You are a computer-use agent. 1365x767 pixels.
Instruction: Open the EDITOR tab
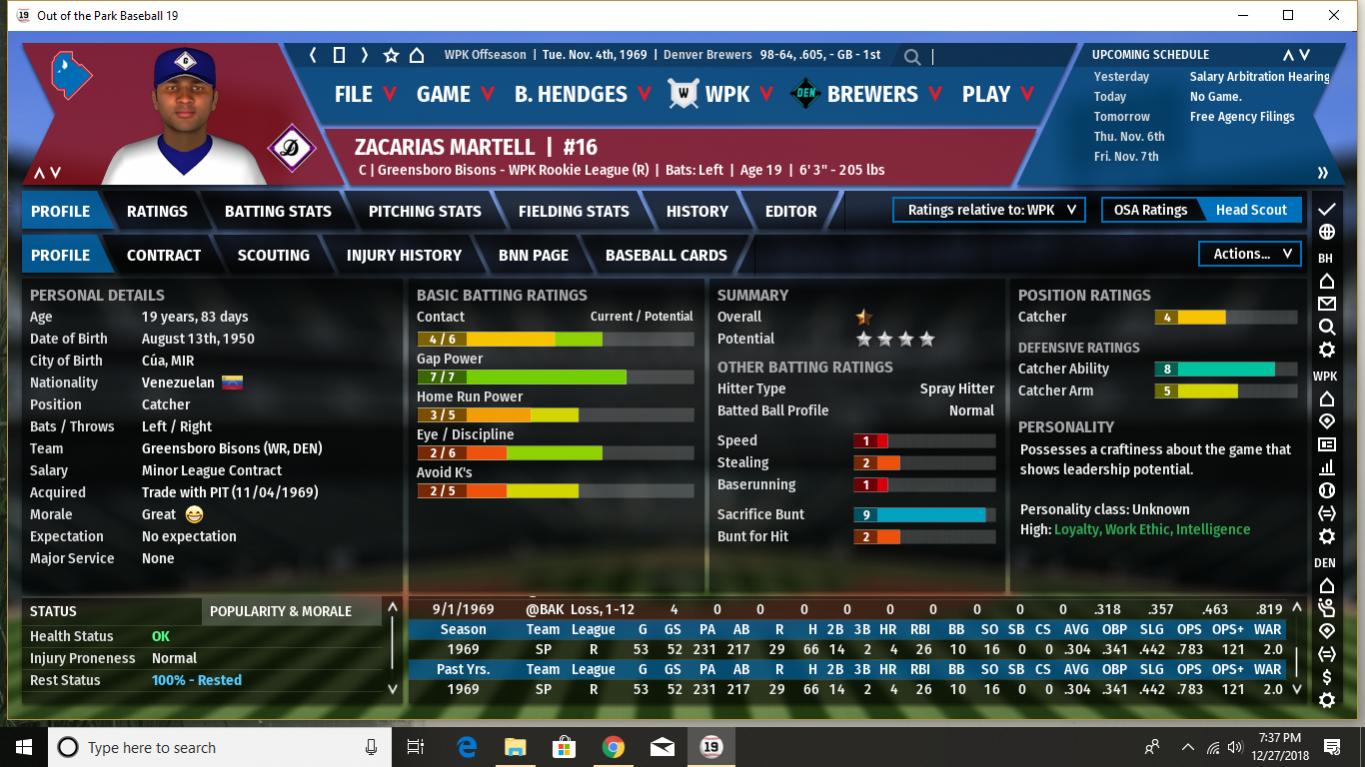point(791,211)
